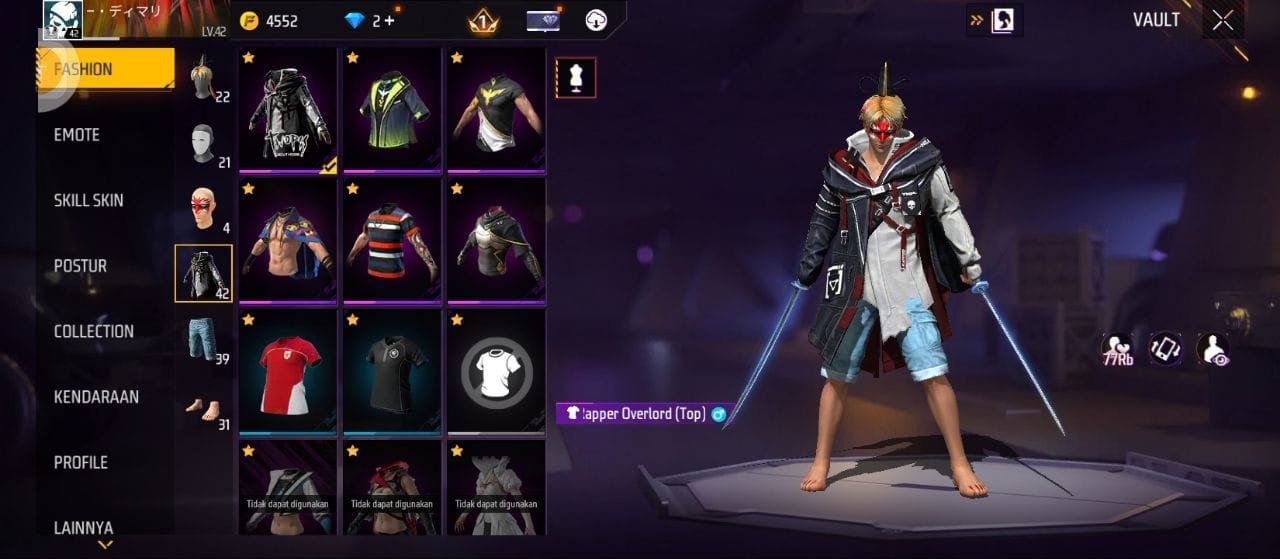
Task: Switch to the EMOTE menu
Action: point(77,135)
